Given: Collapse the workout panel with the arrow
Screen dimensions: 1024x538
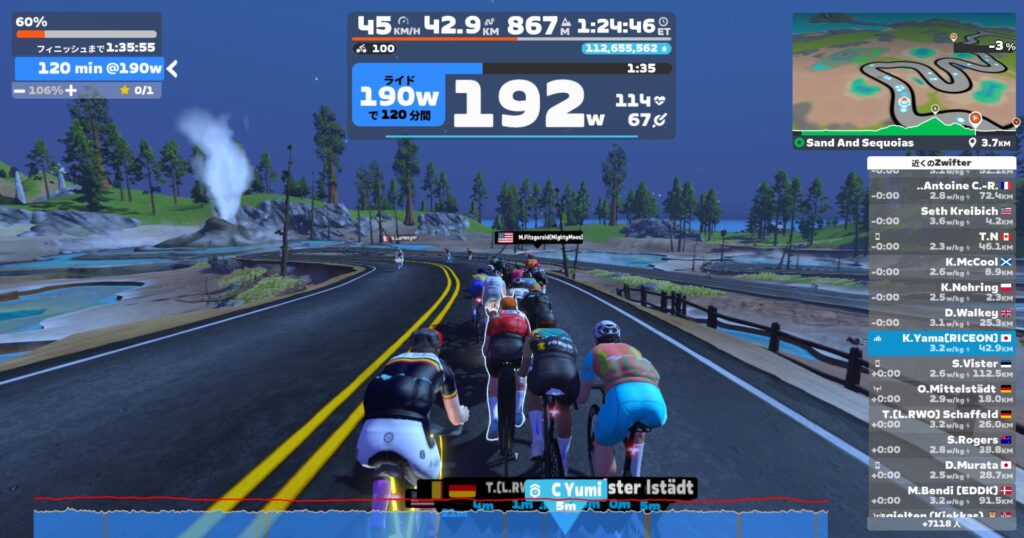Looking at the screenshot, I should (x=172, y=68).
